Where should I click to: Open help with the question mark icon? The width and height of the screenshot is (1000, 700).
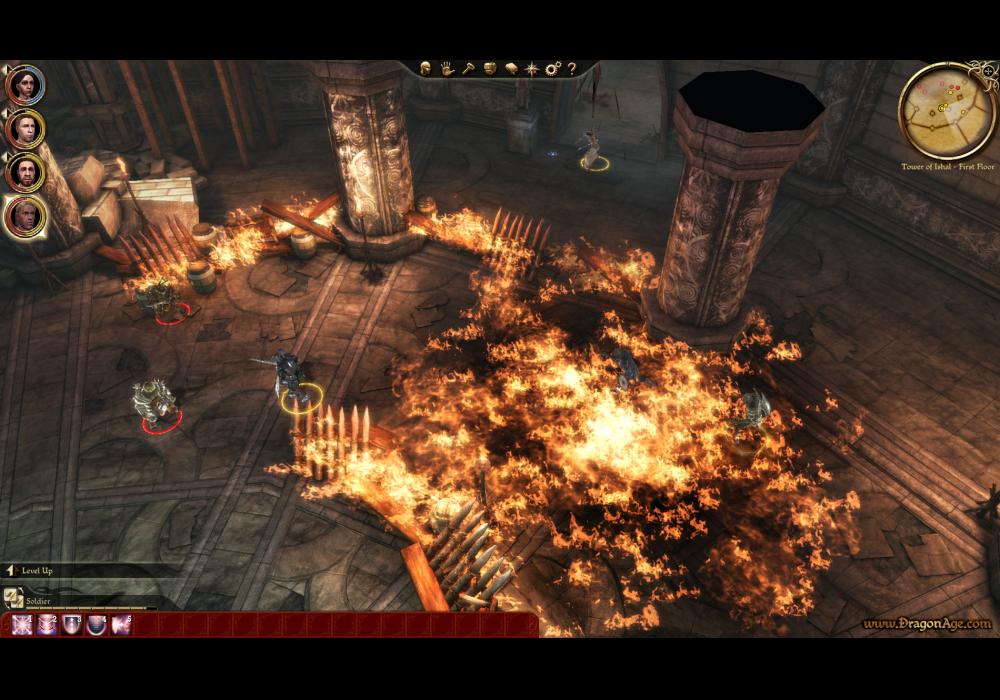point(572,69)
